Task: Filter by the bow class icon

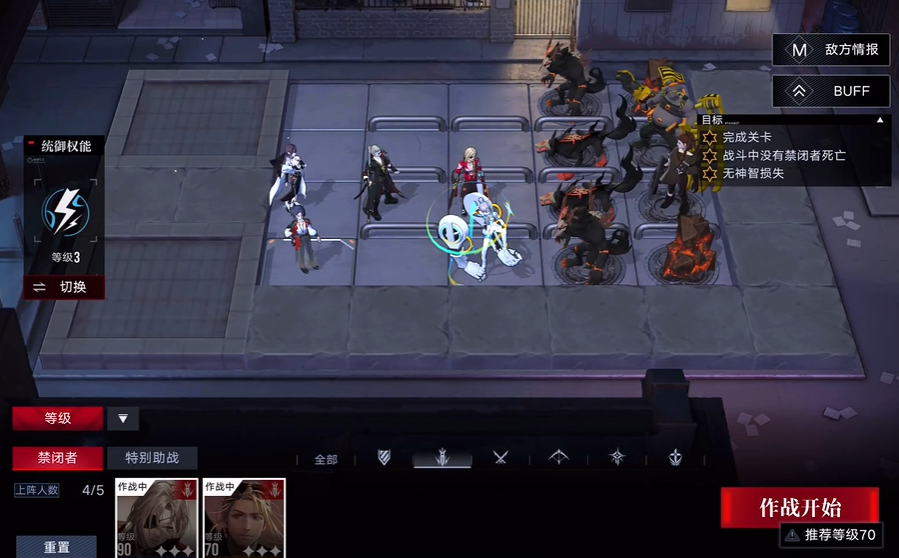Action: coord(559,458)
